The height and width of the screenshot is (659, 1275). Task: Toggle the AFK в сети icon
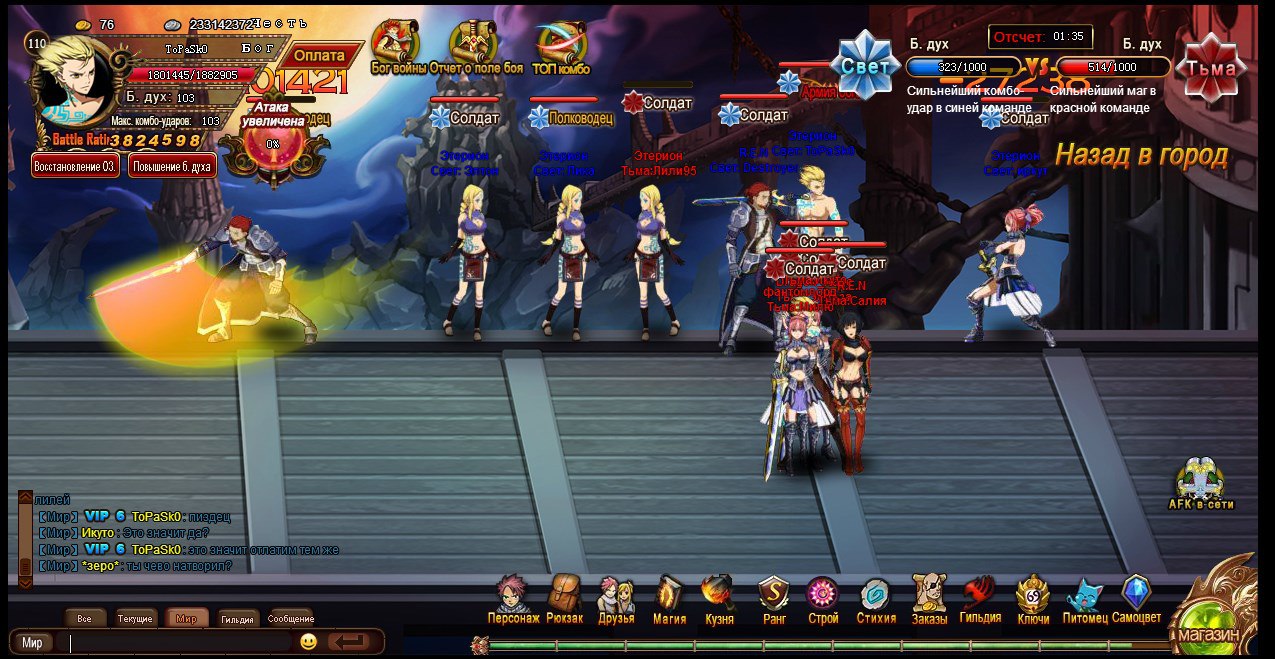tap(1200, 483)
